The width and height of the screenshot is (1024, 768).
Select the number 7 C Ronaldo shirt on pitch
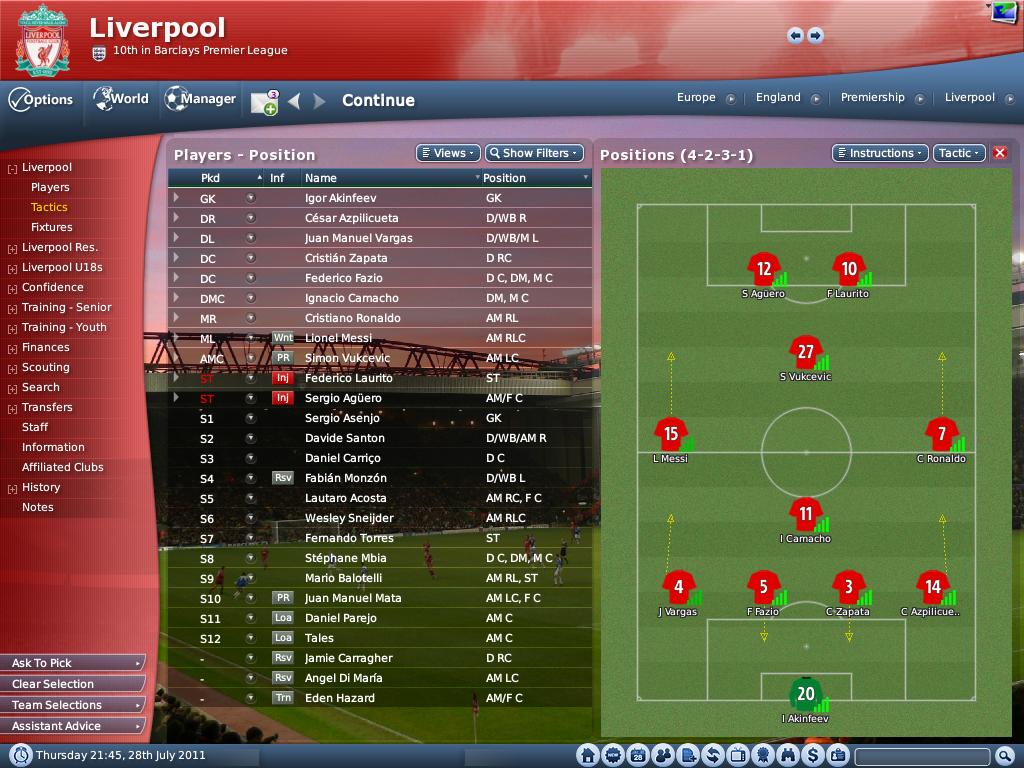tap(941, 435)
